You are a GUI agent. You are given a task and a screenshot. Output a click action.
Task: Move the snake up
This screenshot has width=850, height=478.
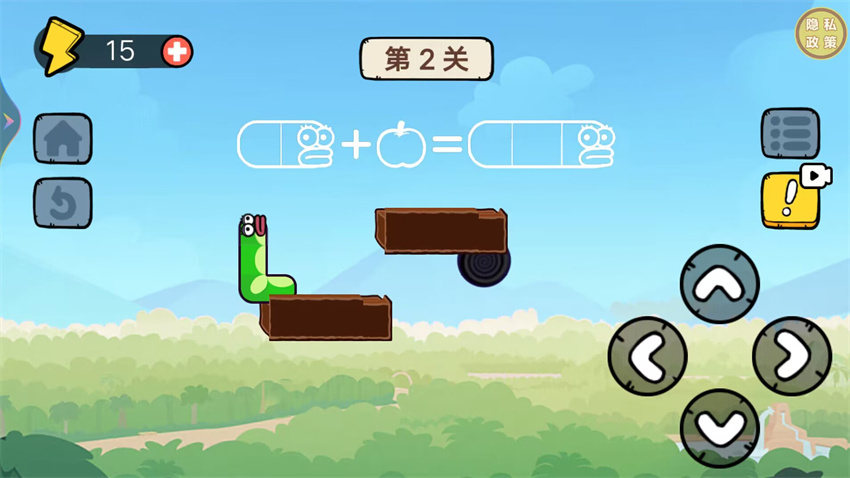[719, 284]
